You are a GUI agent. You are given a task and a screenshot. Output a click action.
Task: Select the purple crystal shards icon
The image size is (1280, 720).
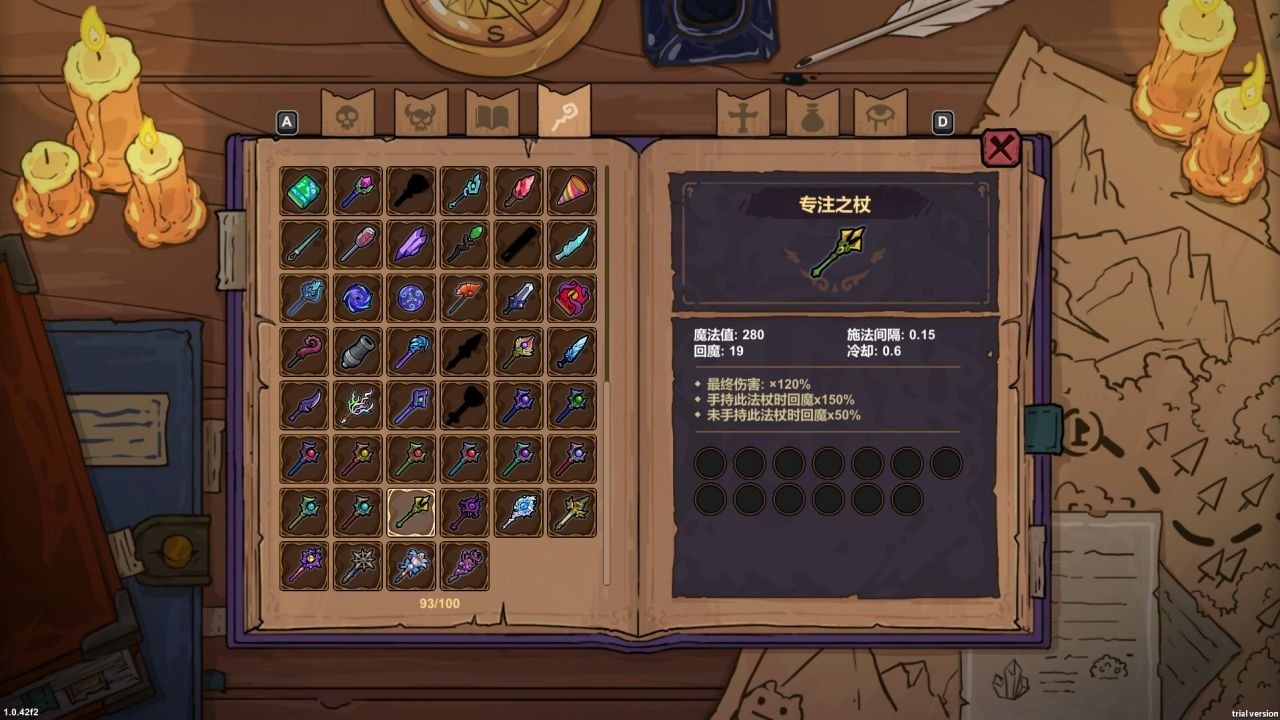(411, 244)
